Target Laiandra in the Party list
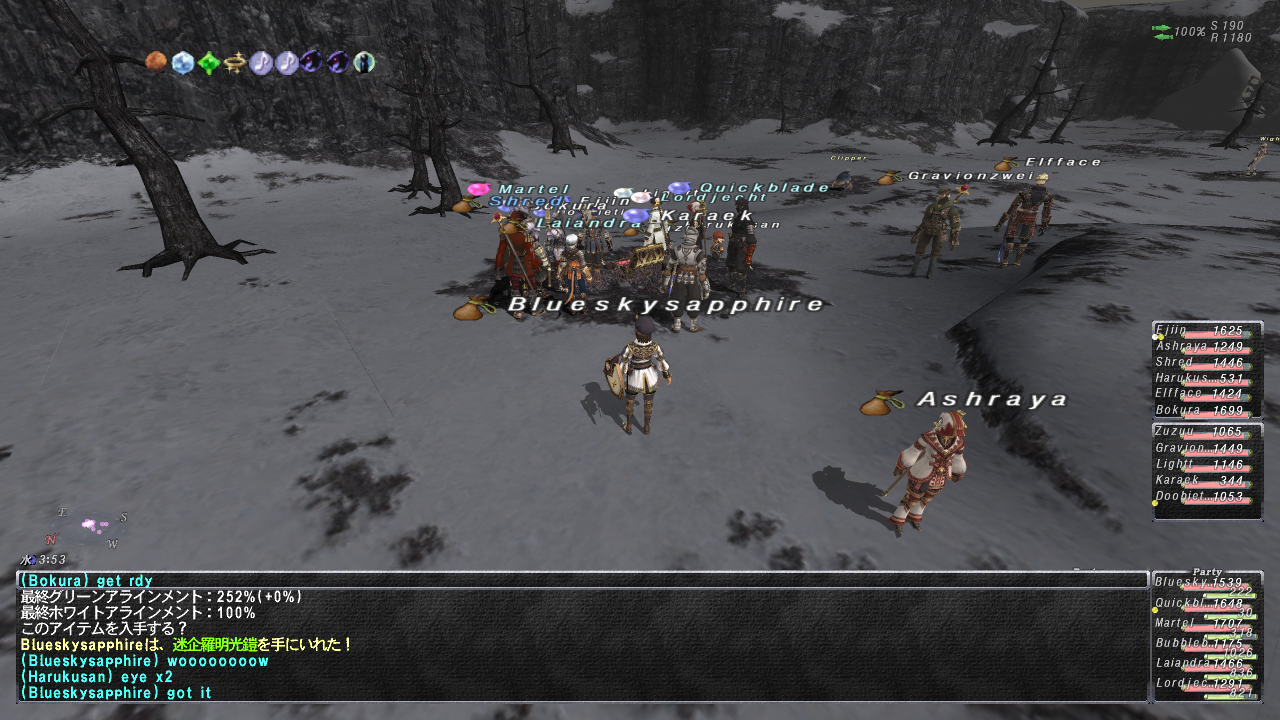The width and height of the screenshot is (1280, 720). point(1206,664)
